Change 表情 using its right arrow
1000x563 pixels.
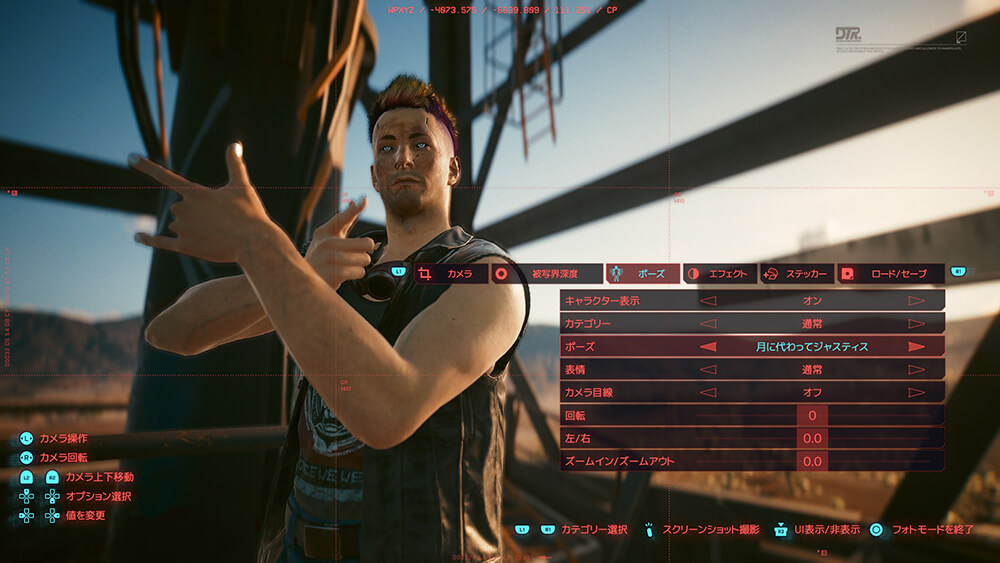pyautogui.click(x=916, y=369)
